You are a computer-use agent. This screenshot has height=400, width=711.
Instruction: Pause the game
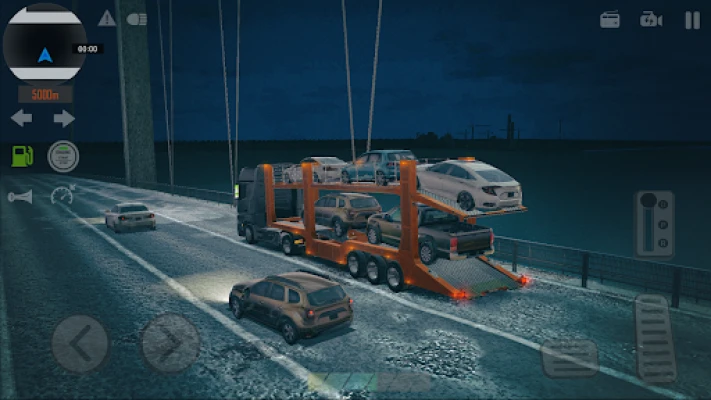coord(692,19)
